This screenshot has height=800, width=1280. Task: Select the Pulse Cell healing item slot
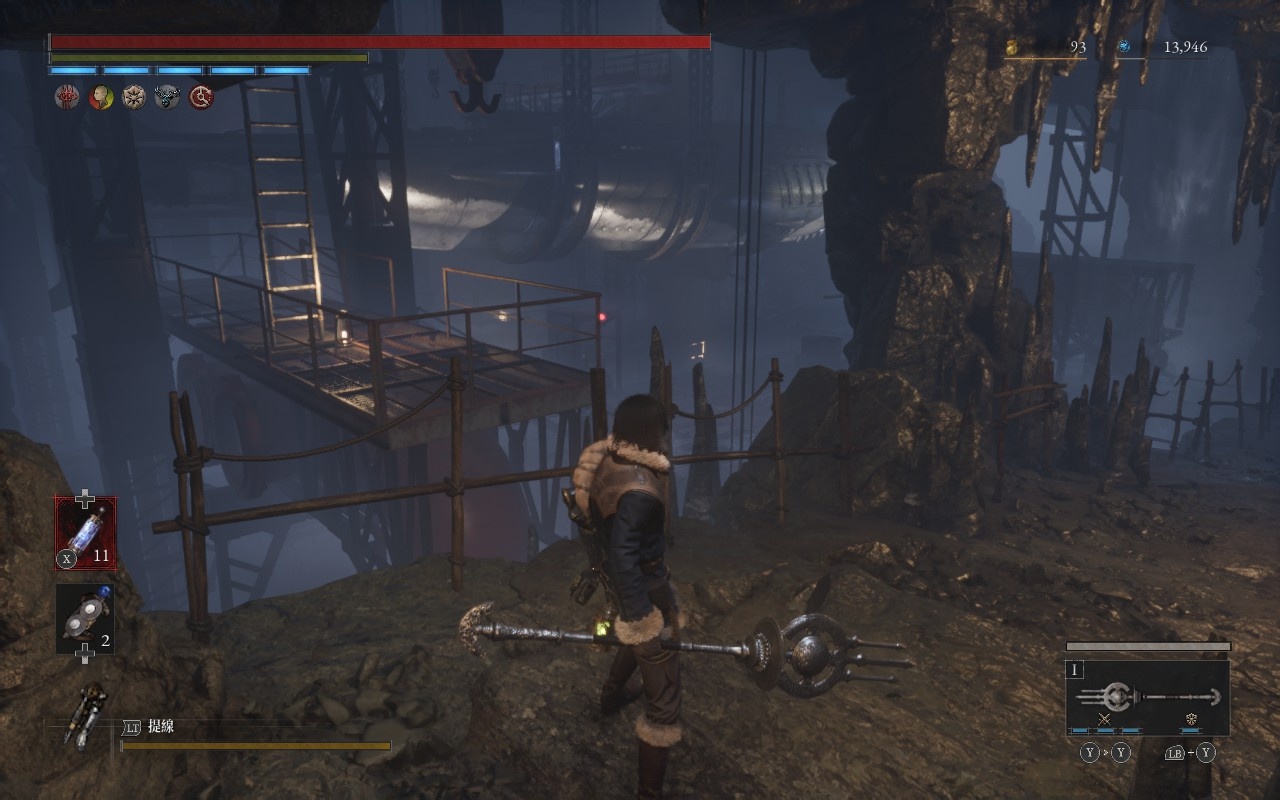tap(85, 533)
